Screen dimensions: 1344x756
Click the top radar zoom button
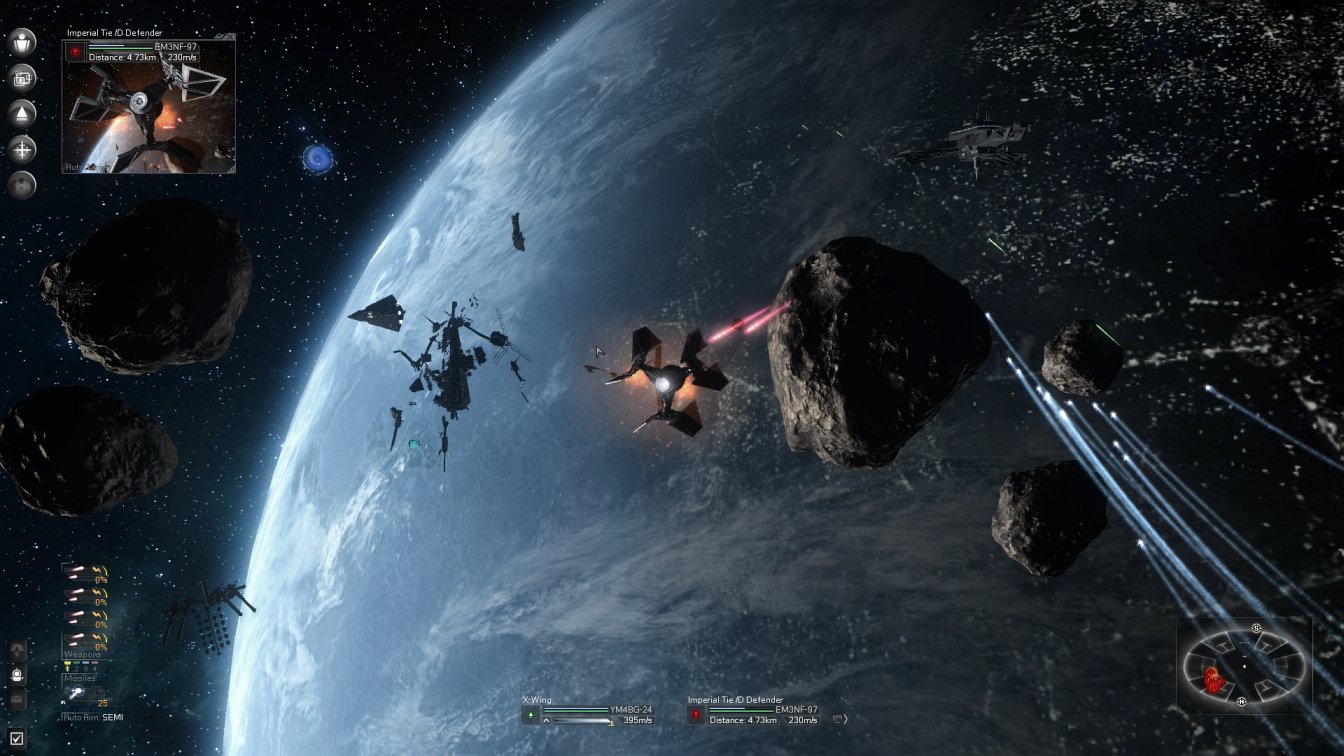click(x=1256, y=628)
